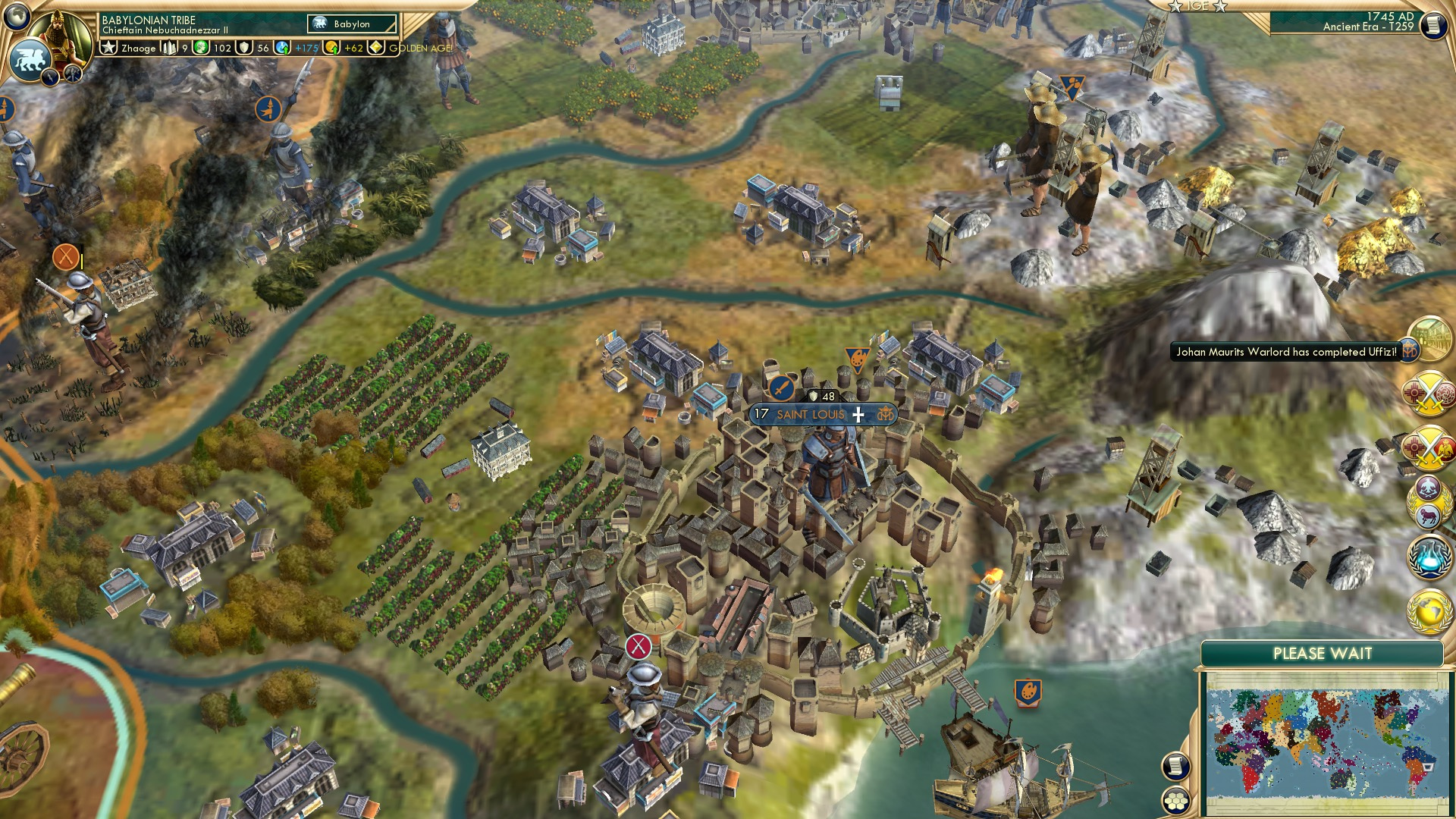
Task: Click the science income beaker indicator
Action: click(281, 48)
